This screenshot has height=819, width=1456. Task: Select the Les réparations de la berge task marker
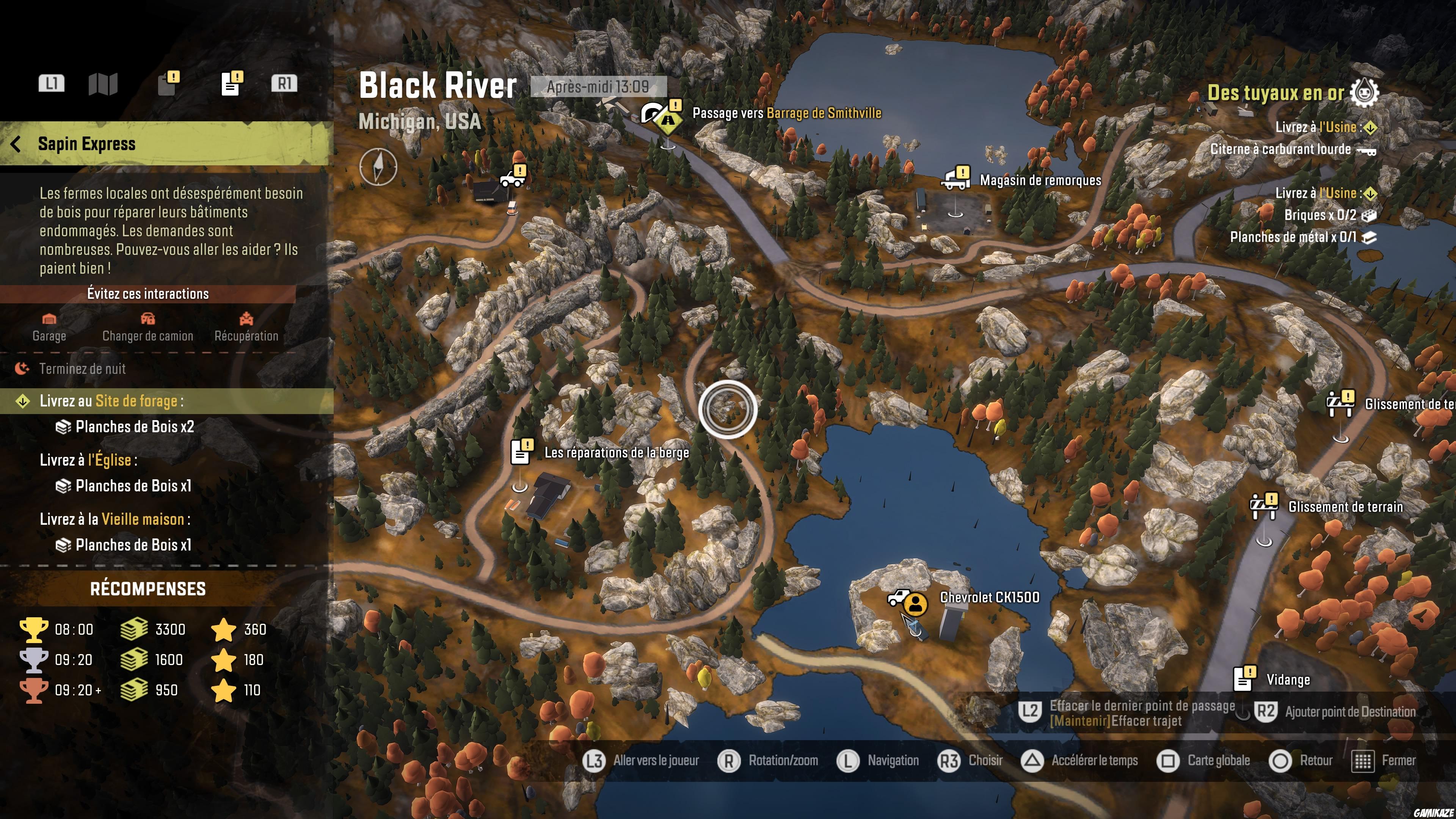coord(521,452)
